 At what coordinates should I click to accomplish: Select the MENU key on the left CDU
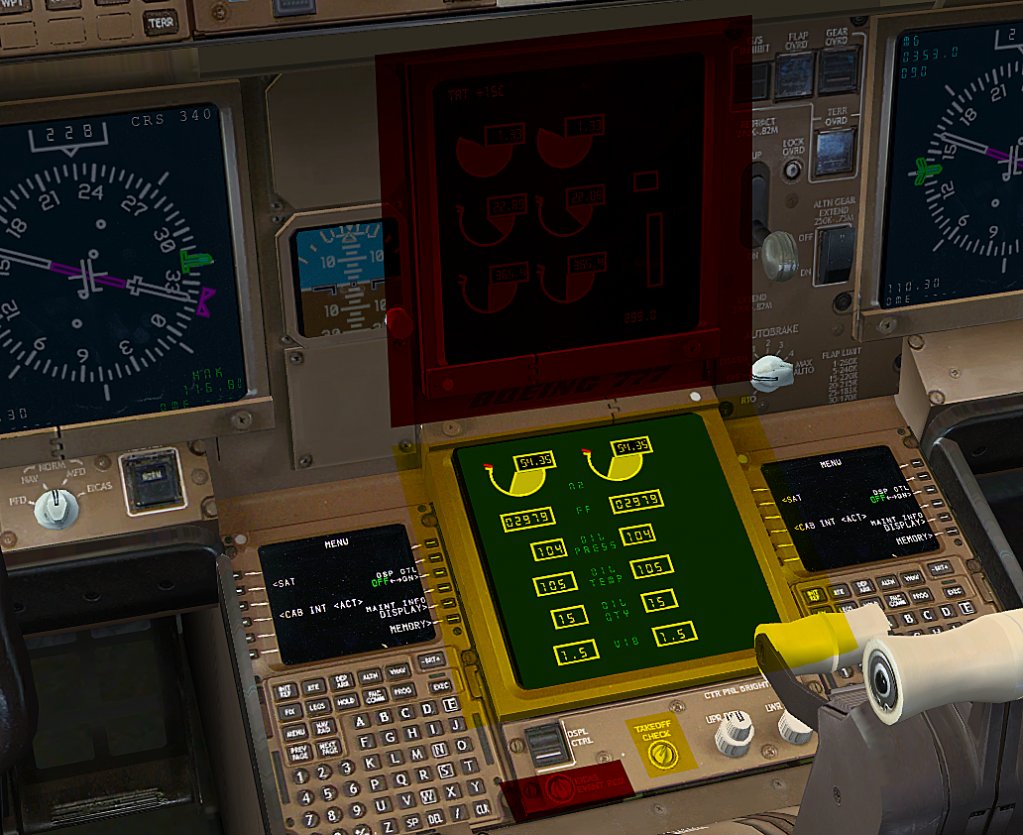click(296, 732)
